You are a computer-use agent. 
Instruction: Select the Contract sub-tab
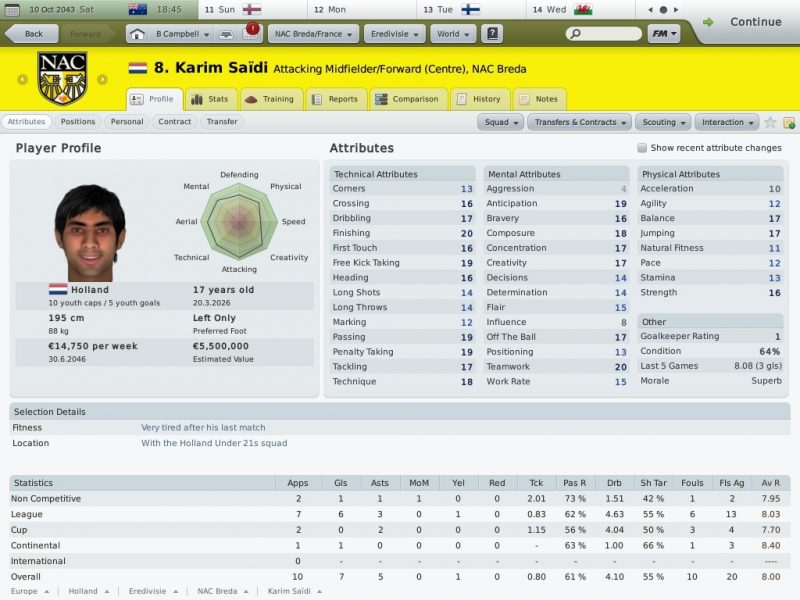click(174, 122)
